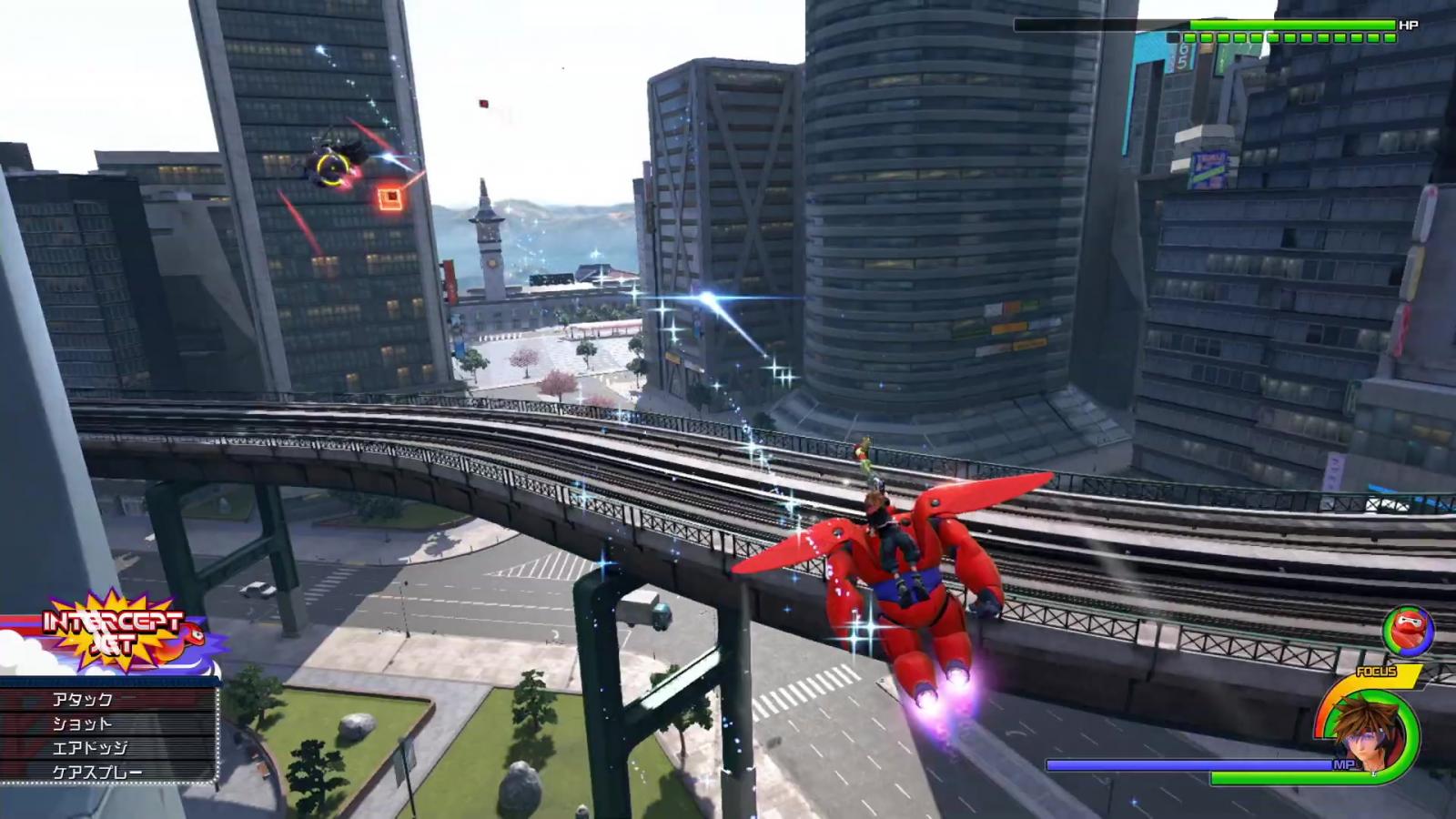Click the Baymax party member icon

(x=1407, y=632)
